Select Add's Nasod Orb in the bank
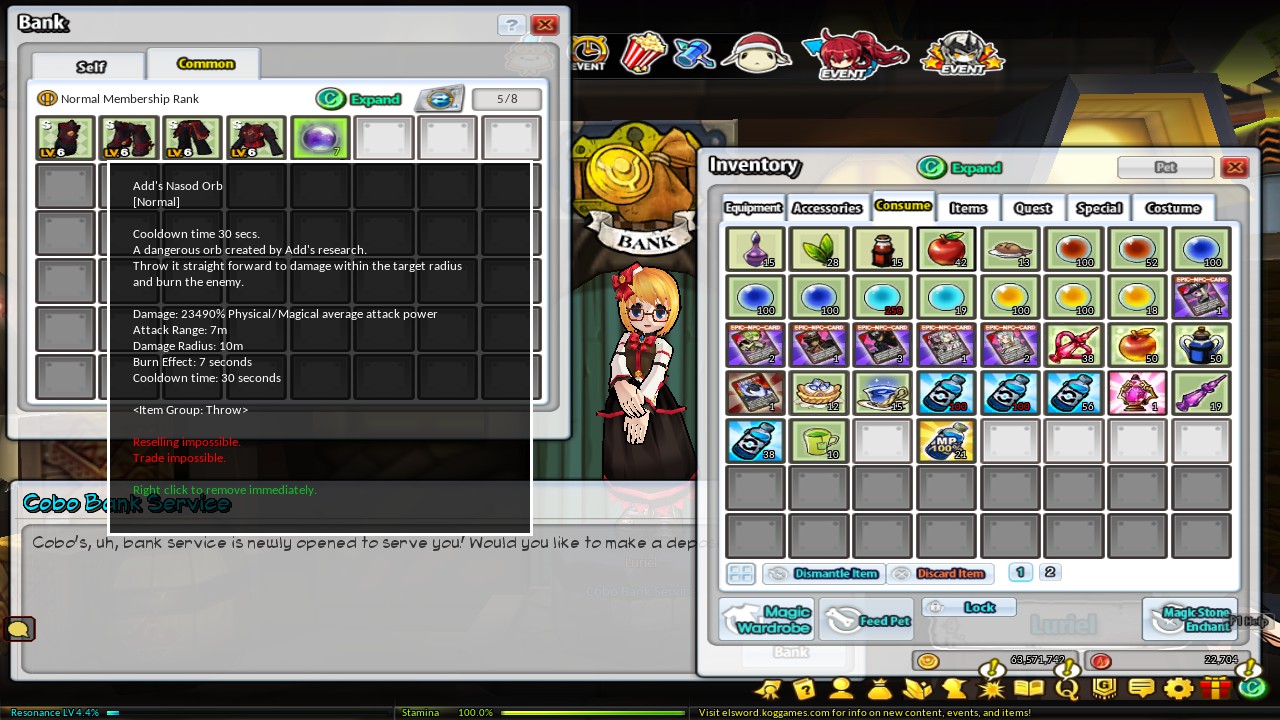The width and height of the screenshot is (1280, 720). tap(320, 137)
